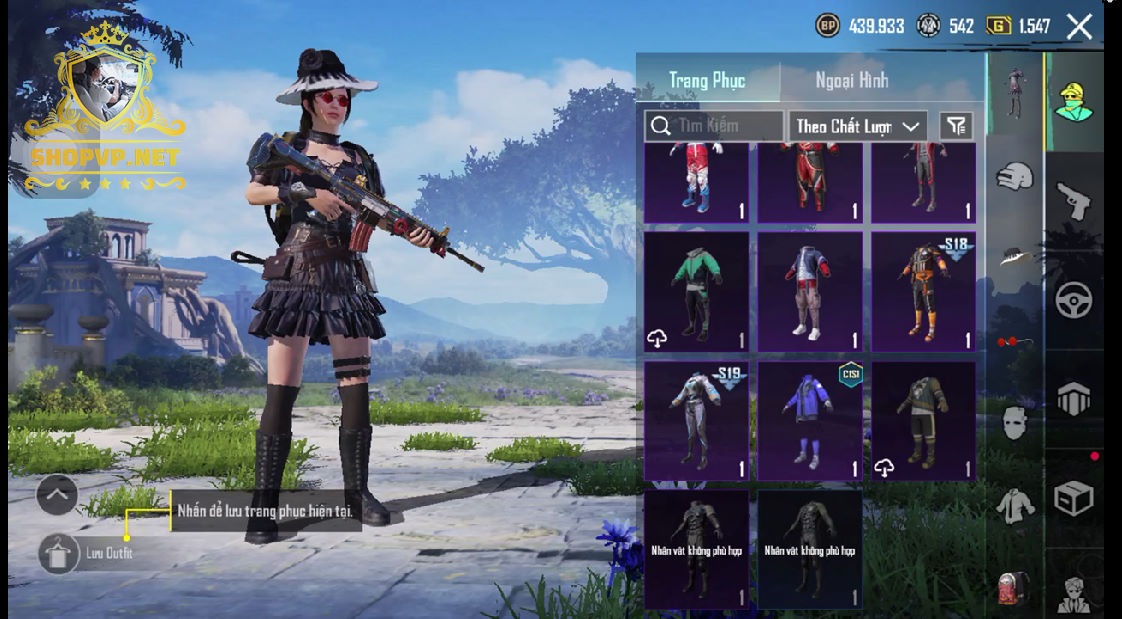Select the green hoodie outfit

(x=696, y=291)
